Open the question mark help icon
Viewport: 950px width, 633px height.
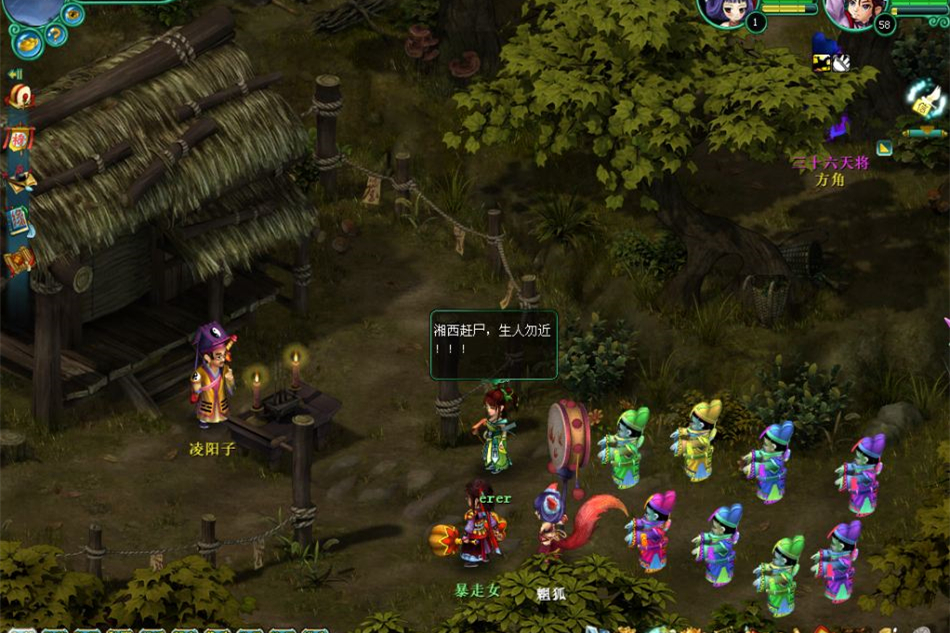click(x=53, y=34)
